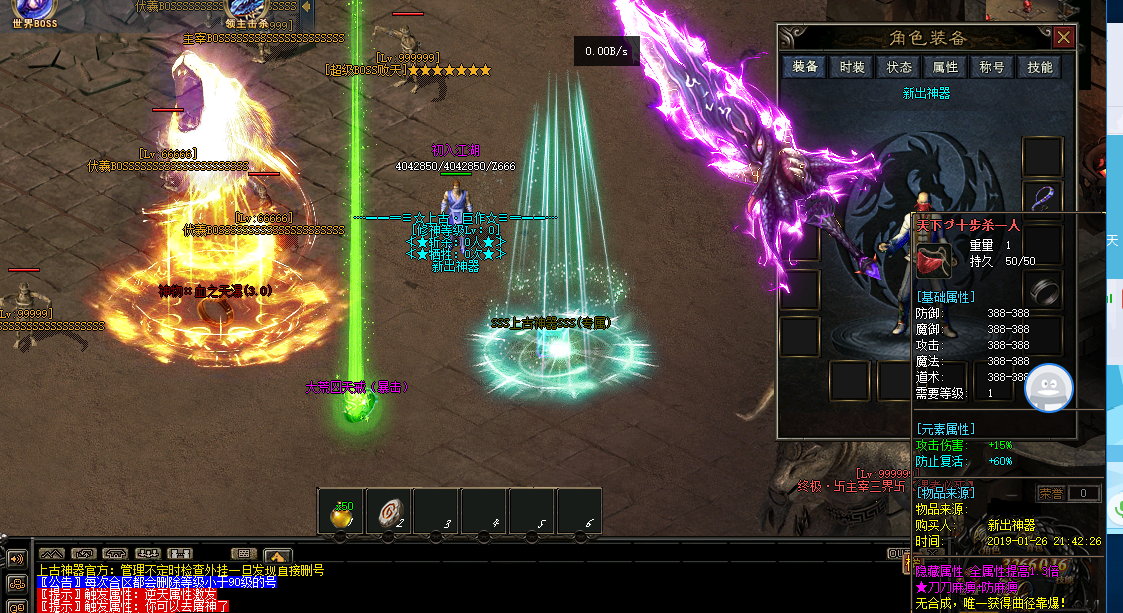Open the 领主击杀 lord kill icon
This screenshot has width=1123, height=613.
coord(249,12)
